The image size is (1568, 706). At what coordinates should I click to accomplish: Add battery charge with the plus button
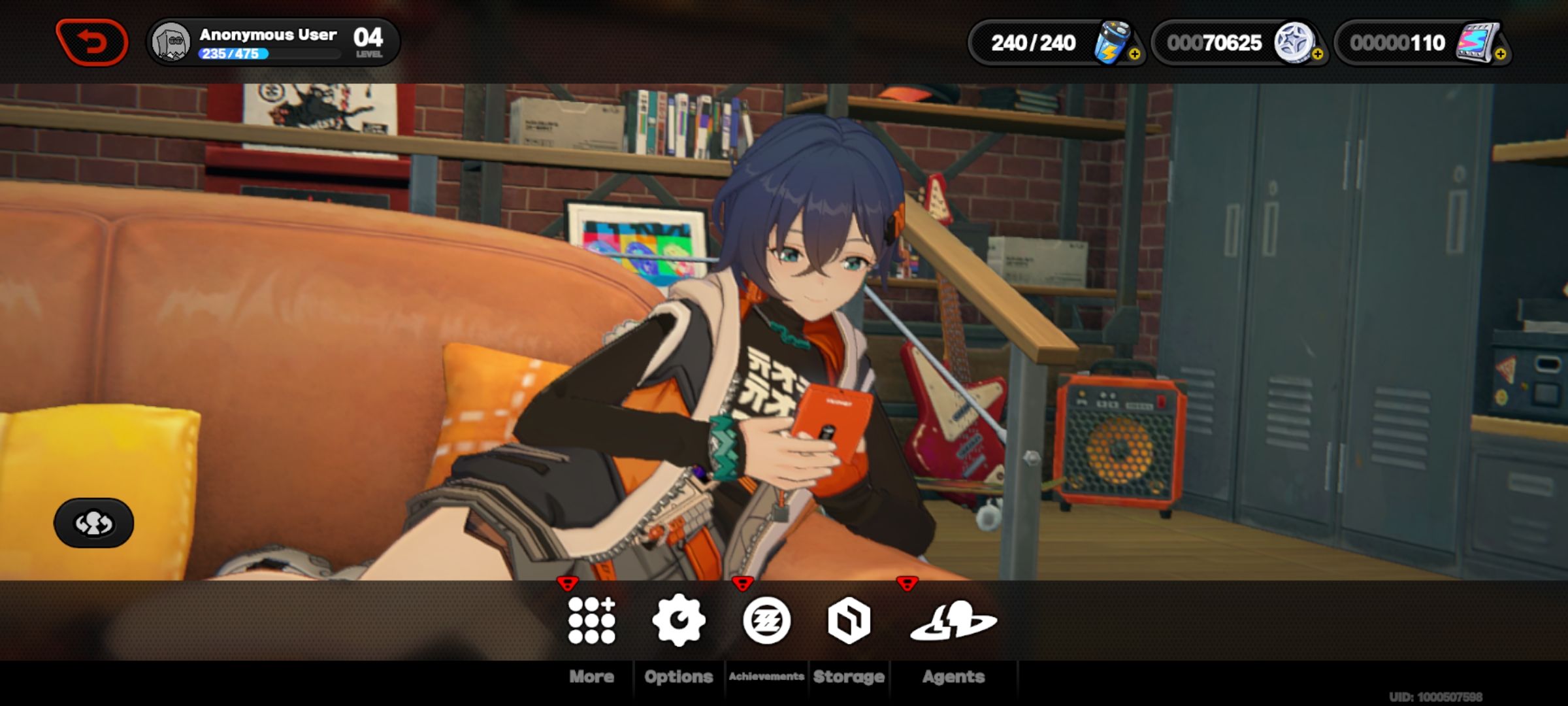[x=1135, y=55]
